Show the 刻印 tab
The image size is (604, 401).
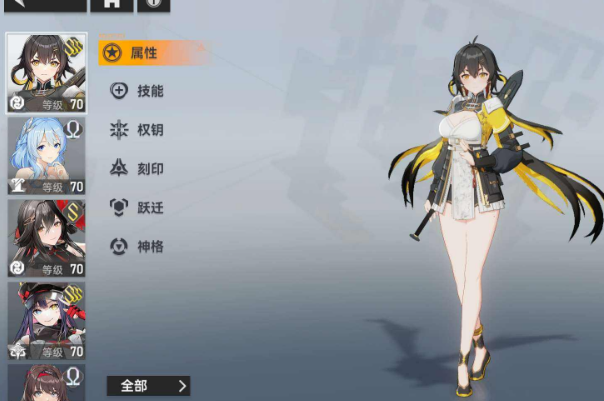pos(138,169)
